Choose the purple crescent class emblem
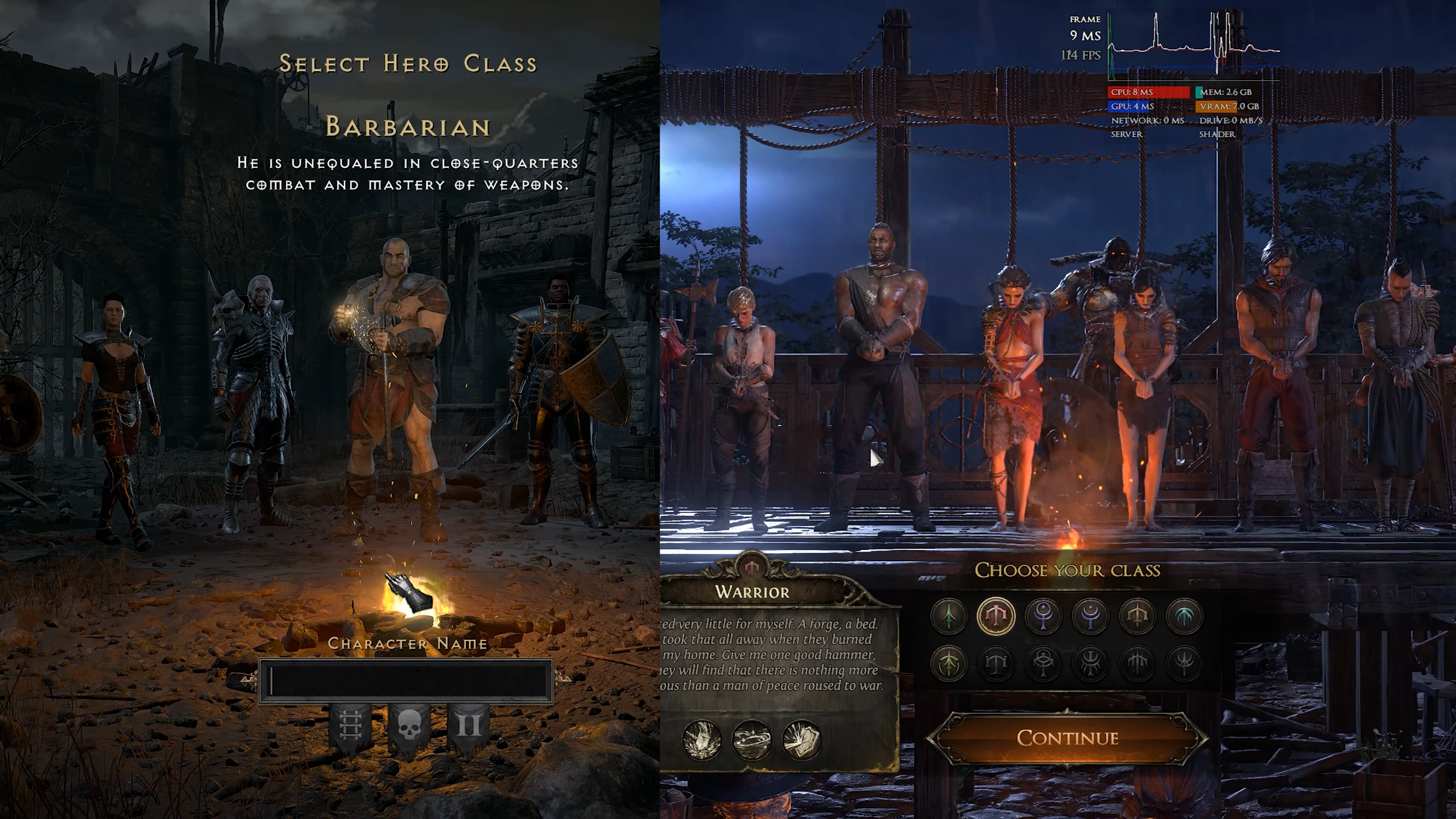 (1090, 616)
